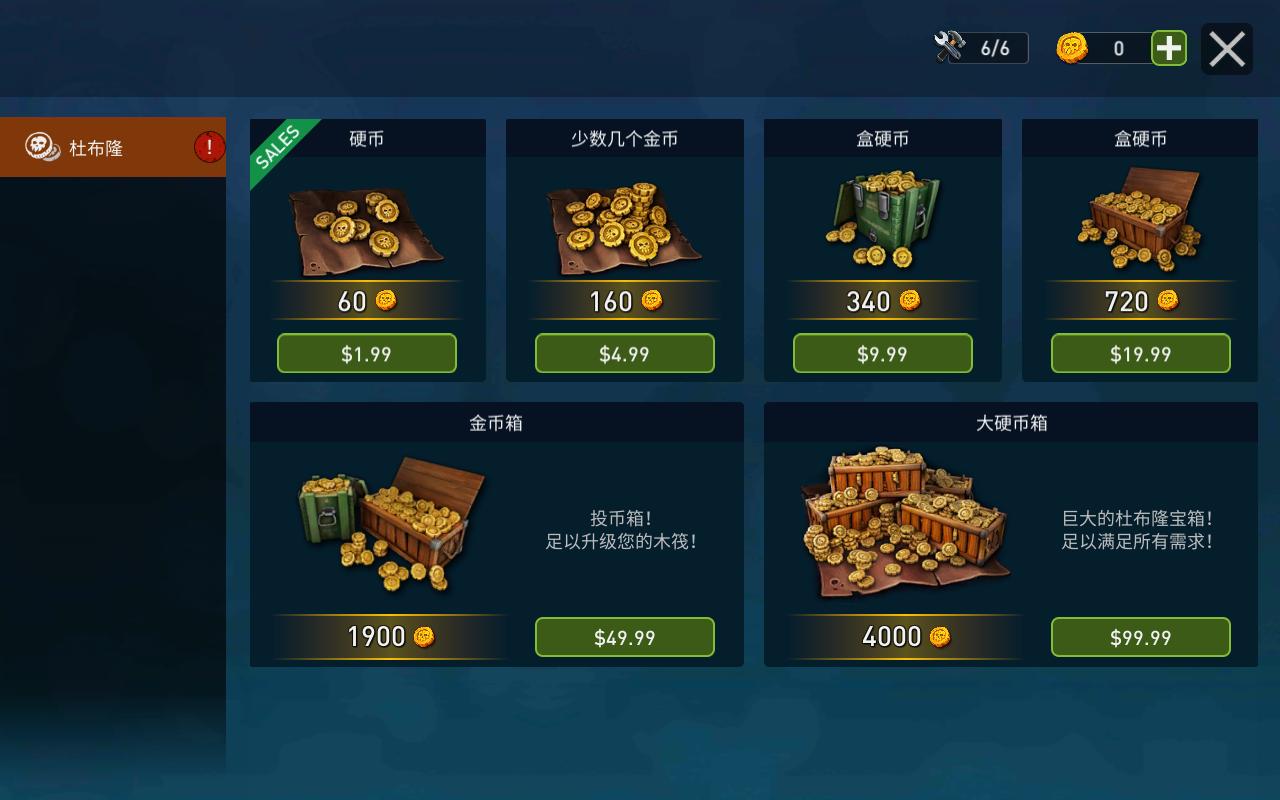Choose the 4000 coin treasure pile image
1280x800 pixels.
coord(905,523)
